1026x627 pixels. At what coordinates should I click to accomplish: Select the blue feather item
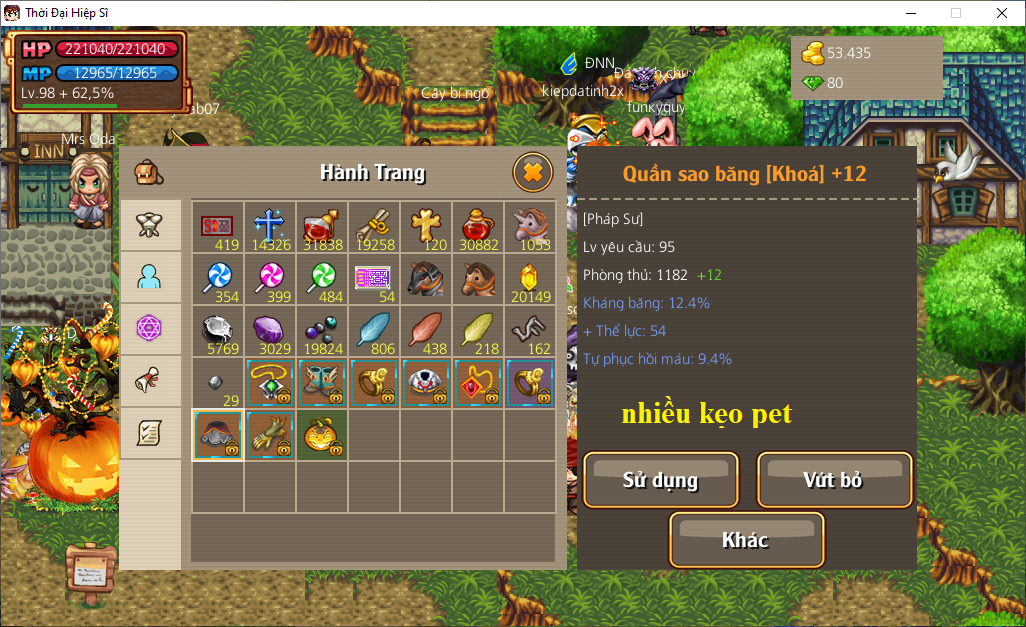point(374,330)
